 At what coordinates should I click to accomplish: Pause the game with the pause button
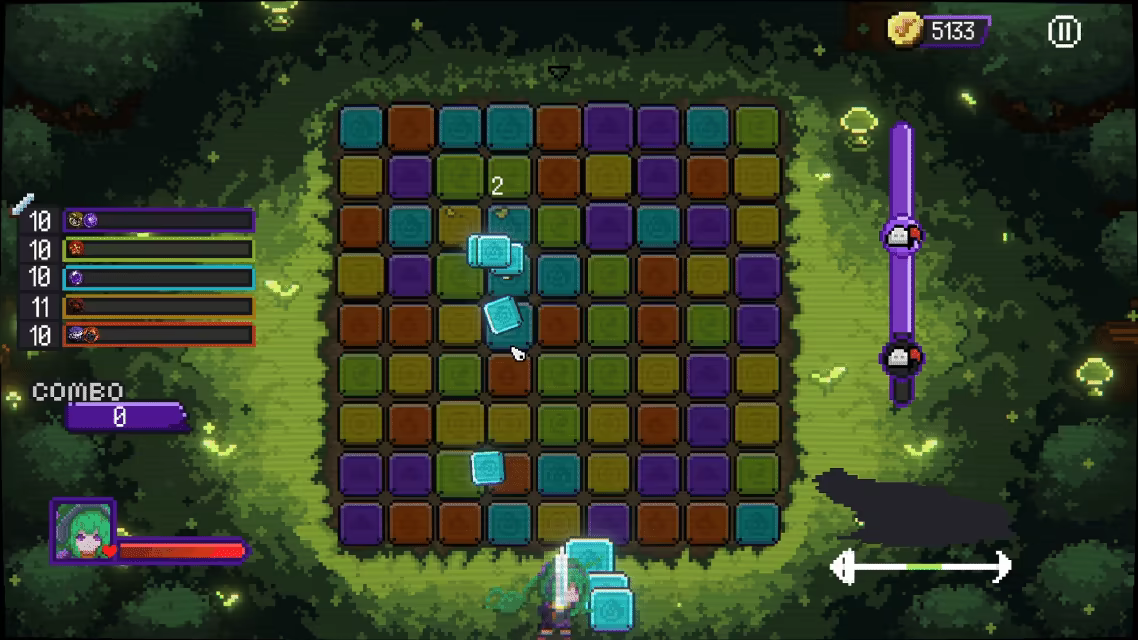[x=1063, y=32]
